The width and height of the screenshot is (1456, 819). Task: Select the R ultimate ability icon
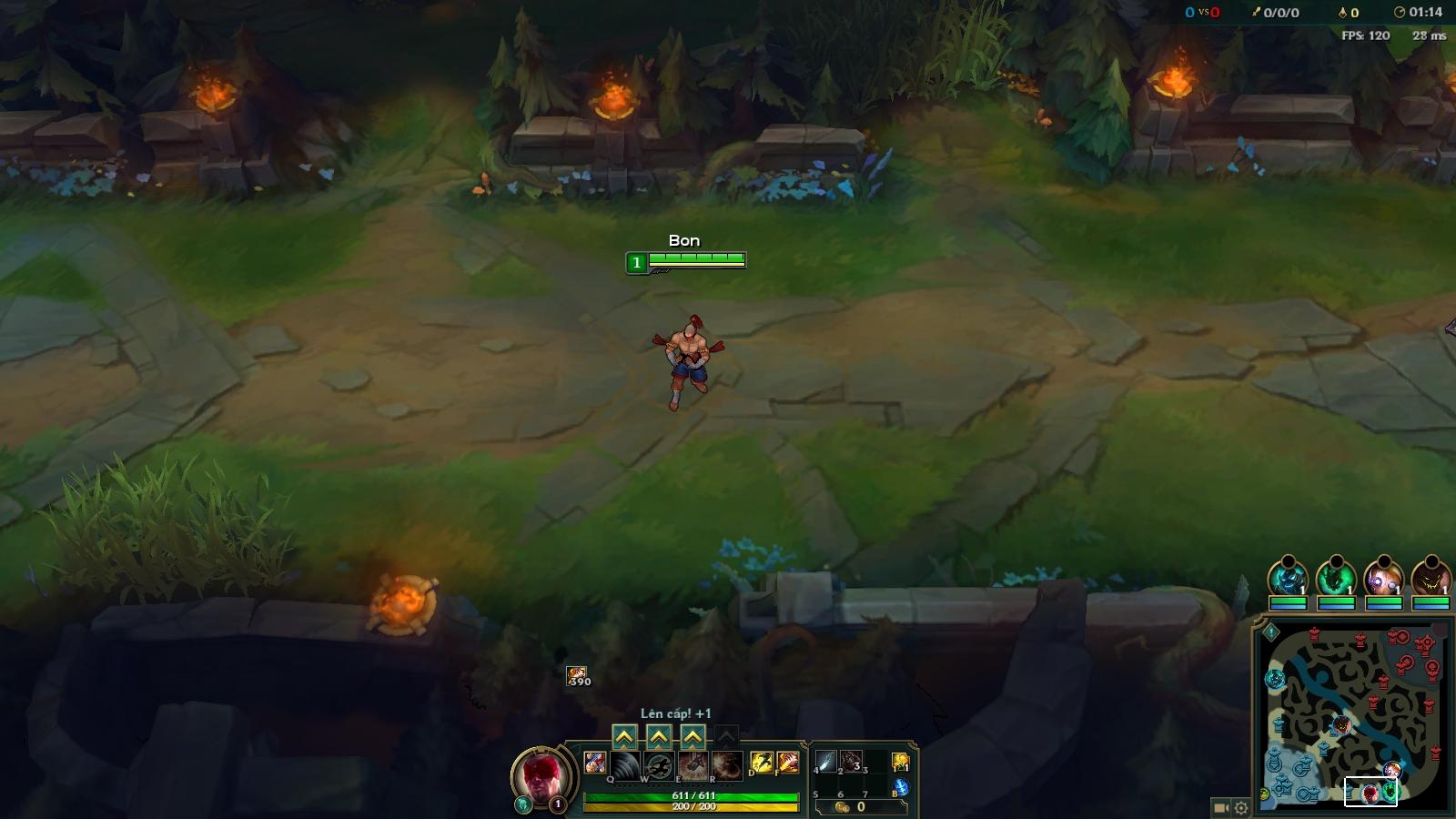pyautogui.click(x=727, y=764)
